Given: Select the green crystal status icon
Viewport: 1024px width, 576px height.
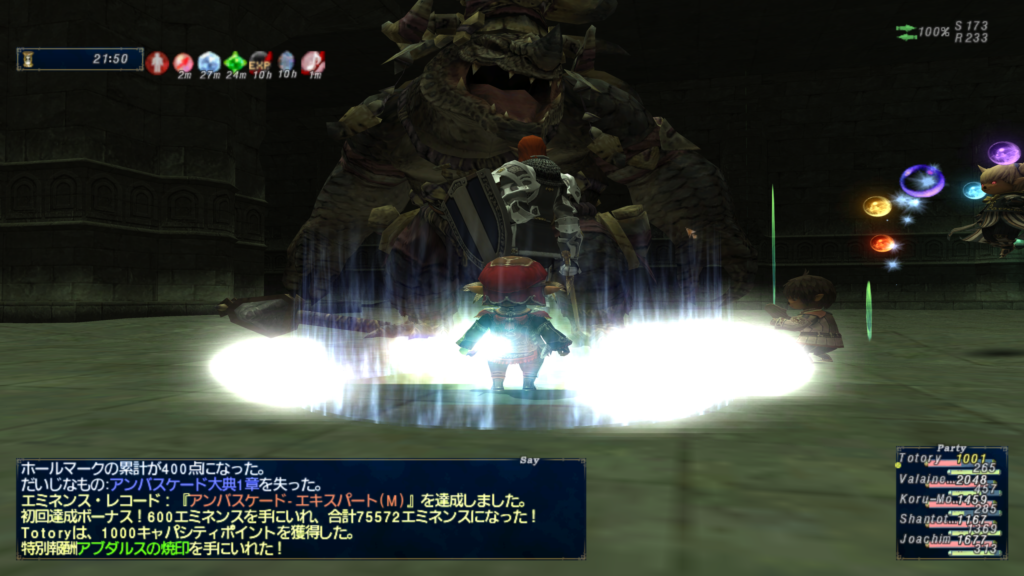Looking at the screenshot, I should click(x=235, y=63).
